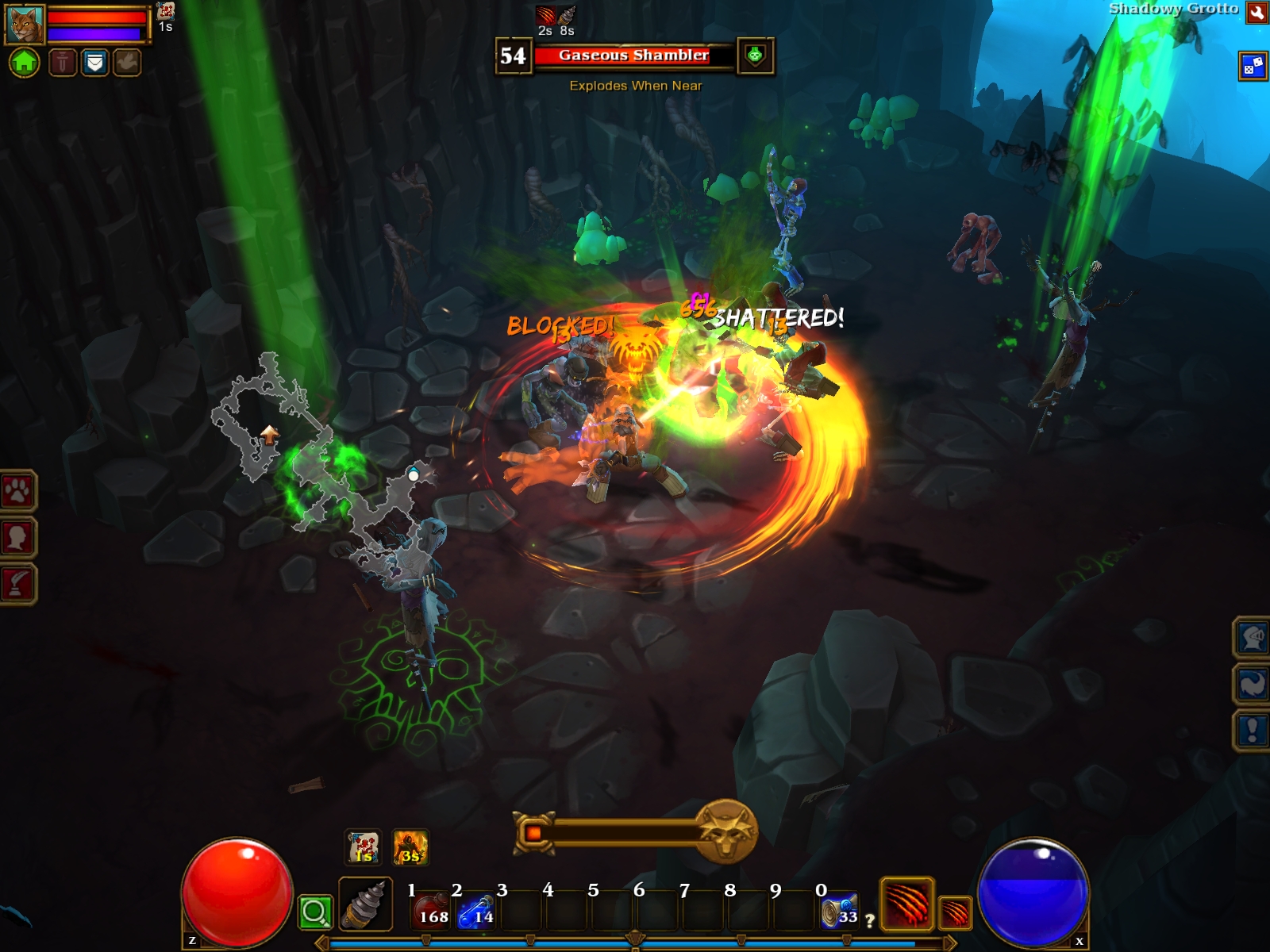Open the character sheet head-silhouette button
Viewport: 1270px width, 952px height.
[x=17, y=538]
